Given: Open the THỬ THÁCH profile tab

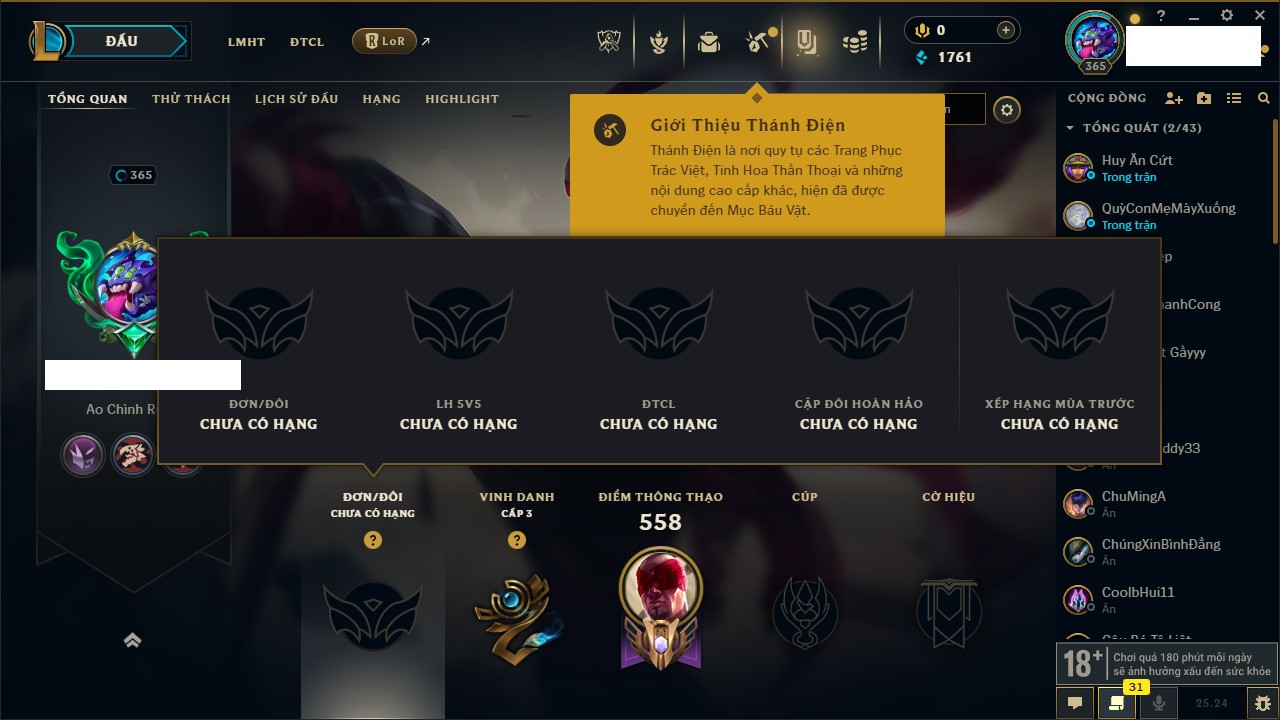Looking at the screenshot, I should pyautogui.click(x=191, y=99).
